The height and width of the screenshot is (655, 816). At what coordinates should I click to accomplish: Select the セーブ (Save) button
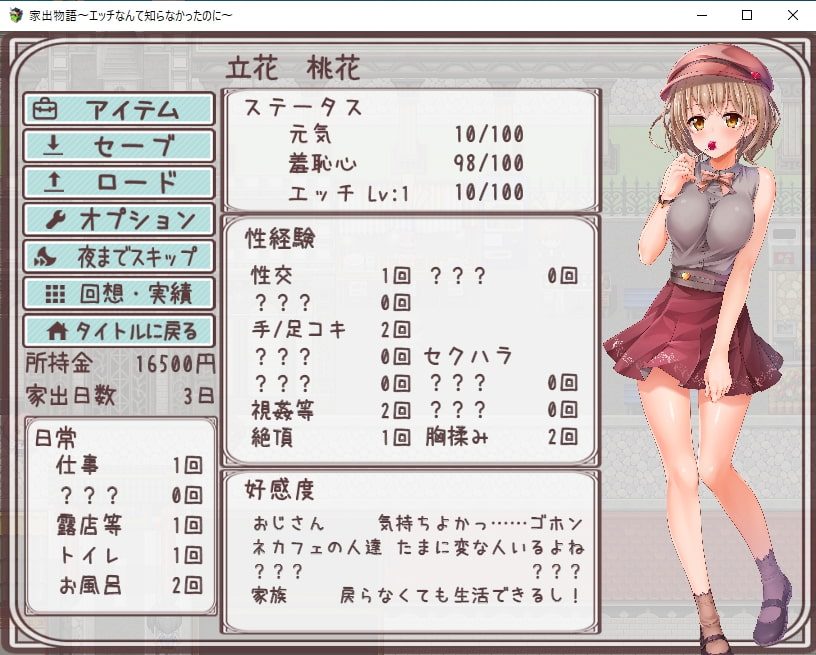(119, 146)
